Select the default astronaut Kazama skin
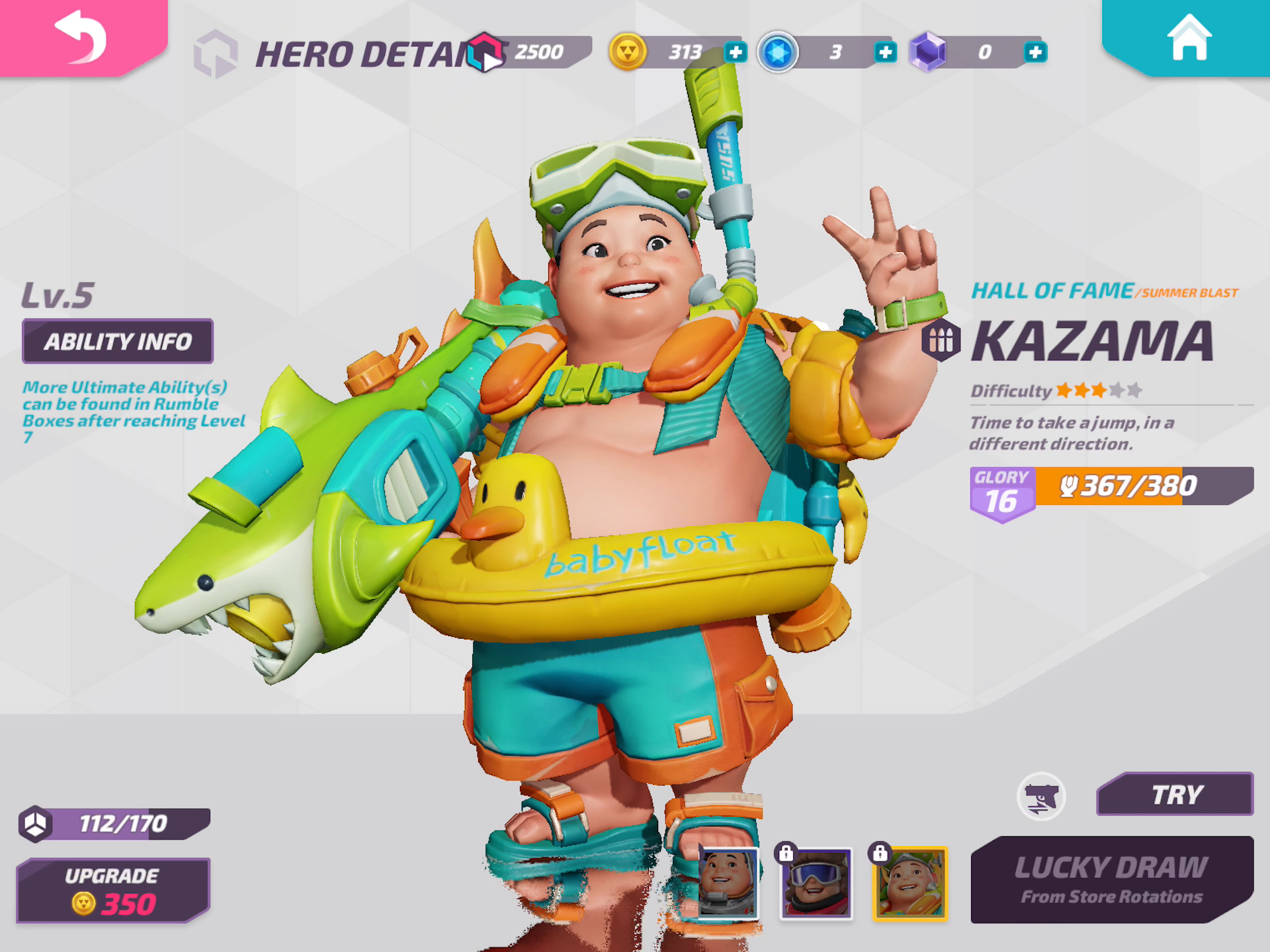This screenshot has height=952, width=1270. click(728, 883)
